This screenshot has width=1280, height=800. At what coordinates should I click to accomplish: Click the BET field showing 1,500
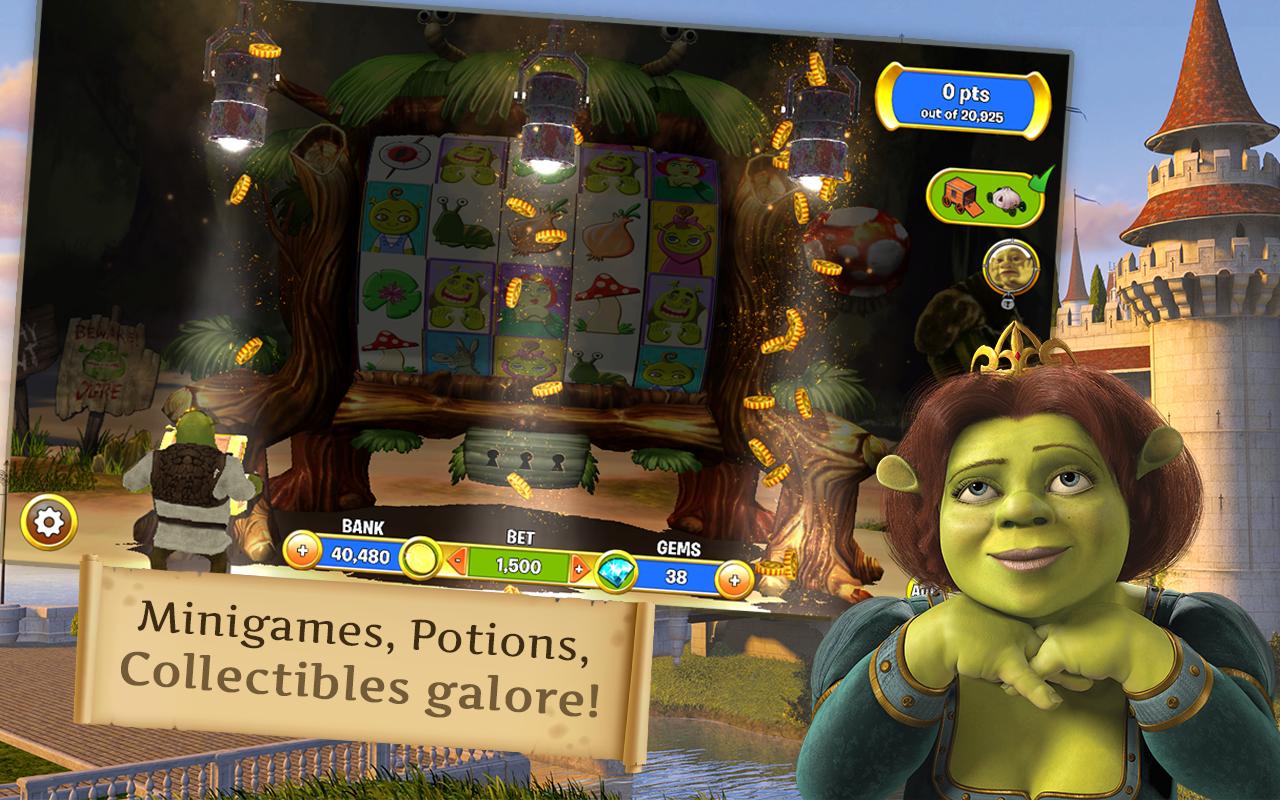[x=519, y=563]
